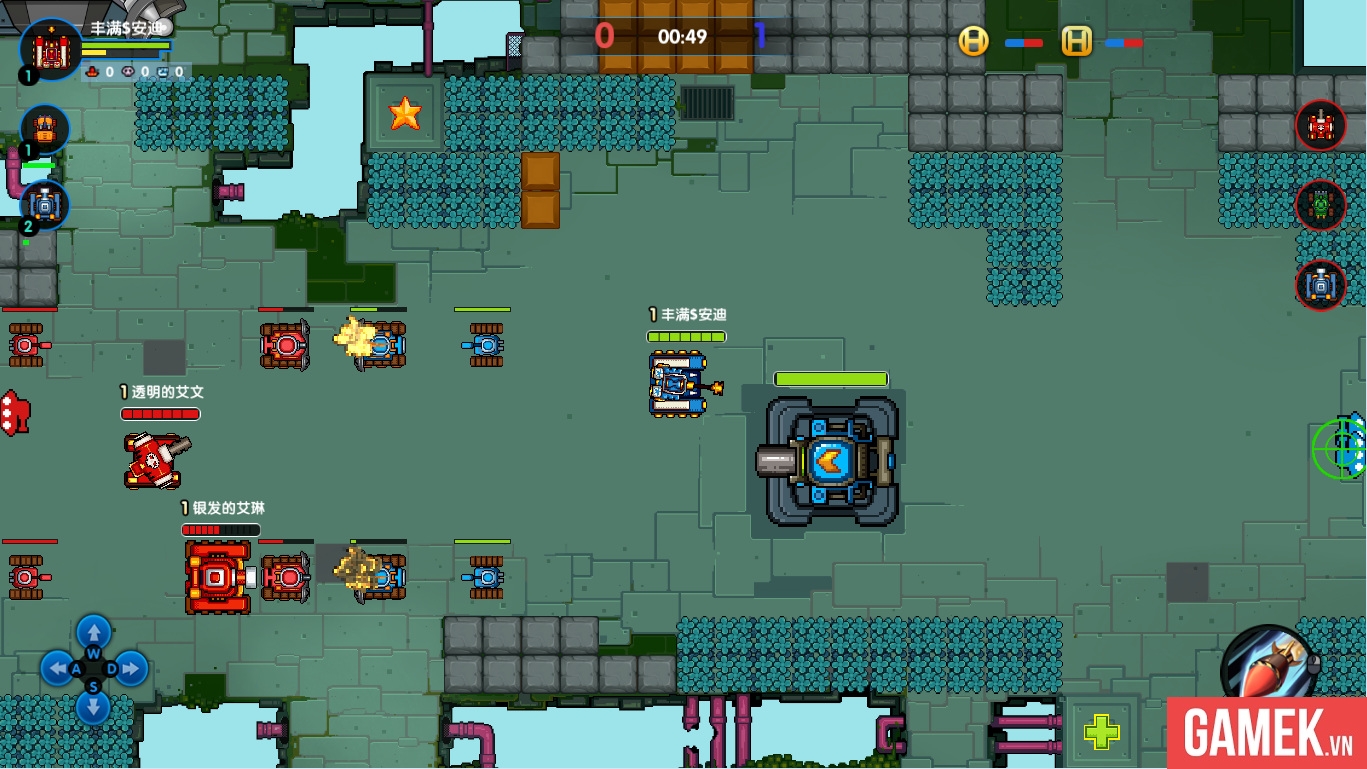Click the green health bar above the central turret
This screenshot has height=769, width=1367.
[831, 381]
